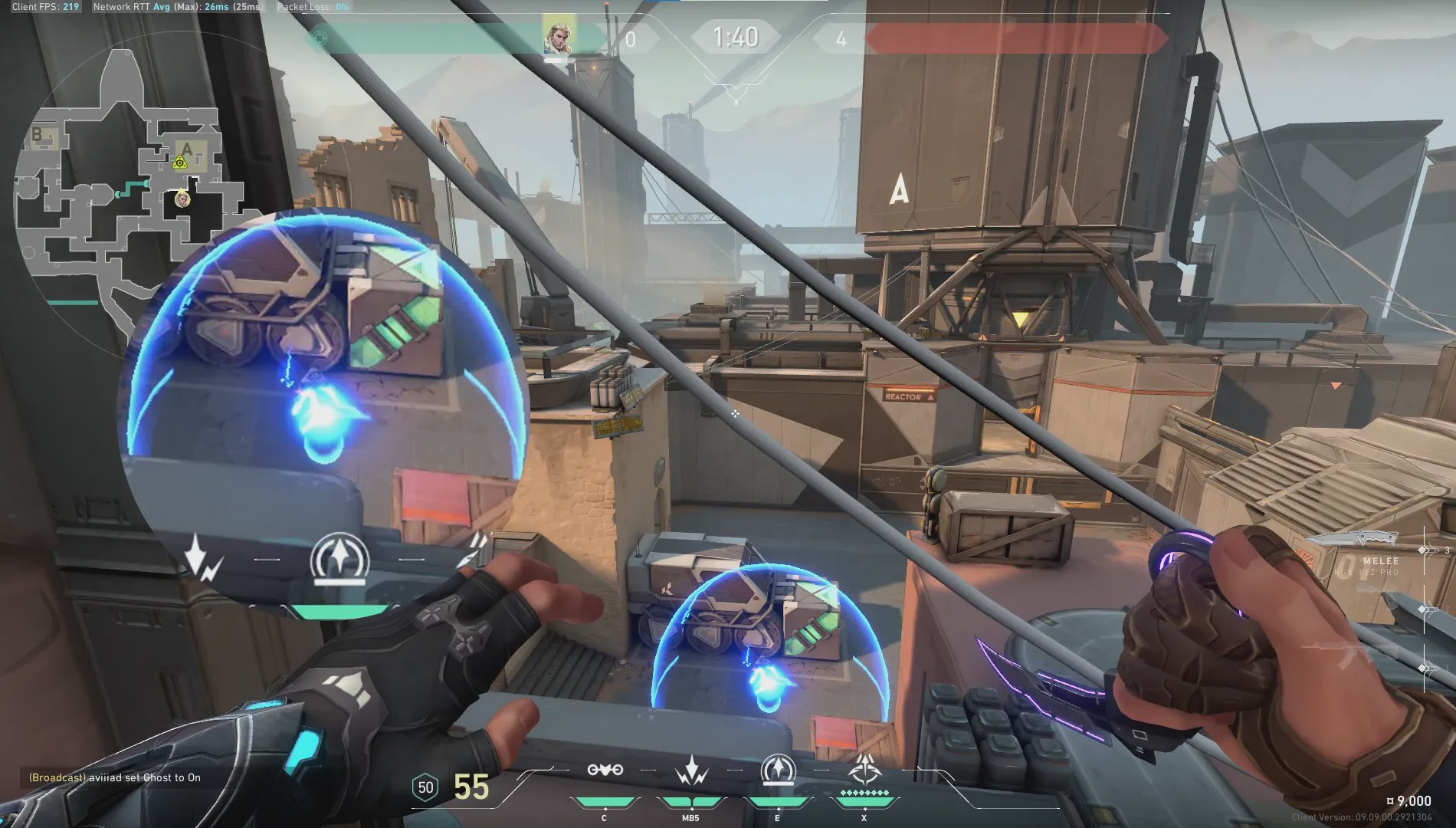Click the player portrait marker on minimap
Screen dimensions: 1456x828
tap(182, 199)
